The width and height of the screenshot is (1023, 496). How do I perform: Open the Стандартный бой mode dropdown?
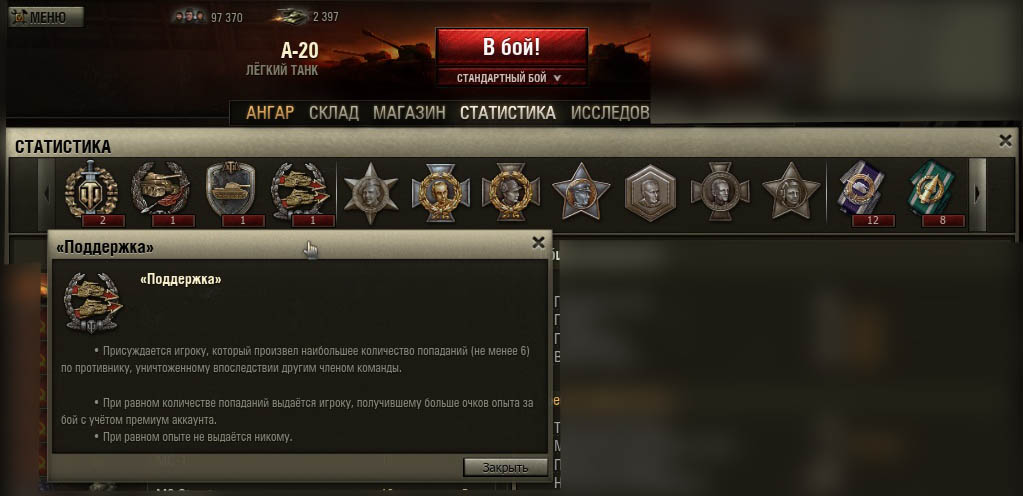coord(510,78)
